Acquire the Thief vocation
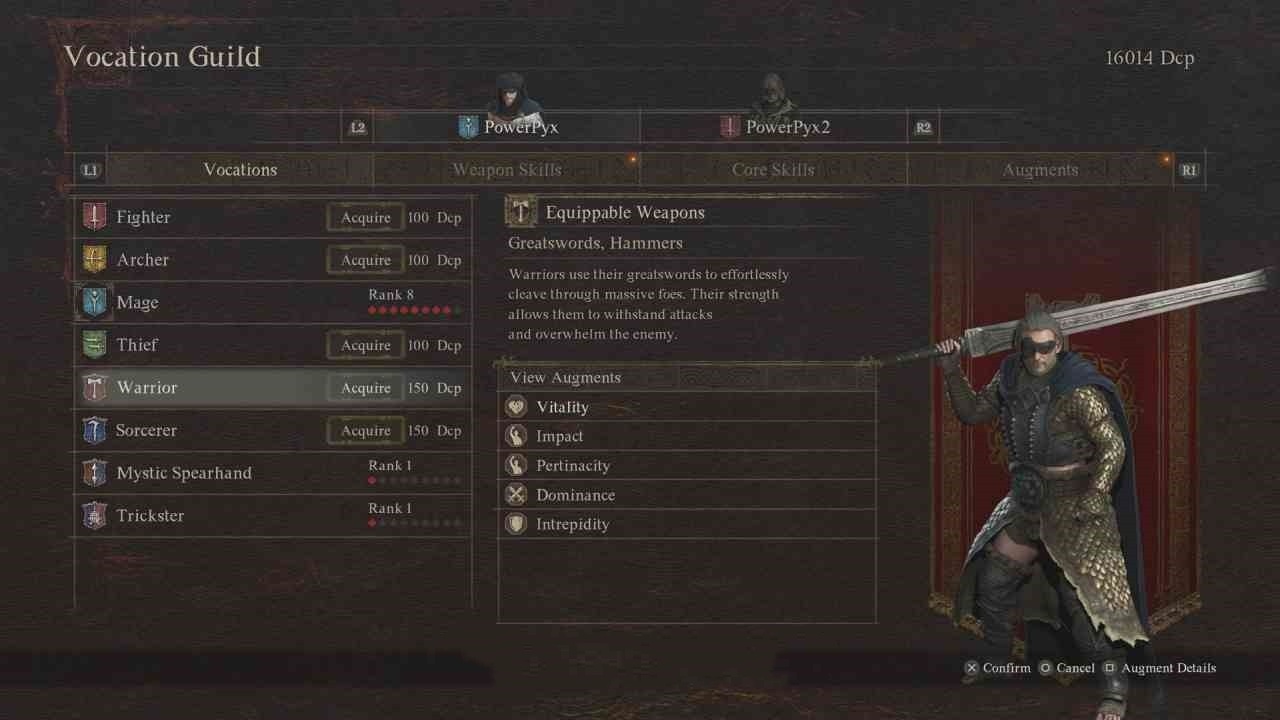Viewport: 1280px width, 720px height. click(366, 345)
